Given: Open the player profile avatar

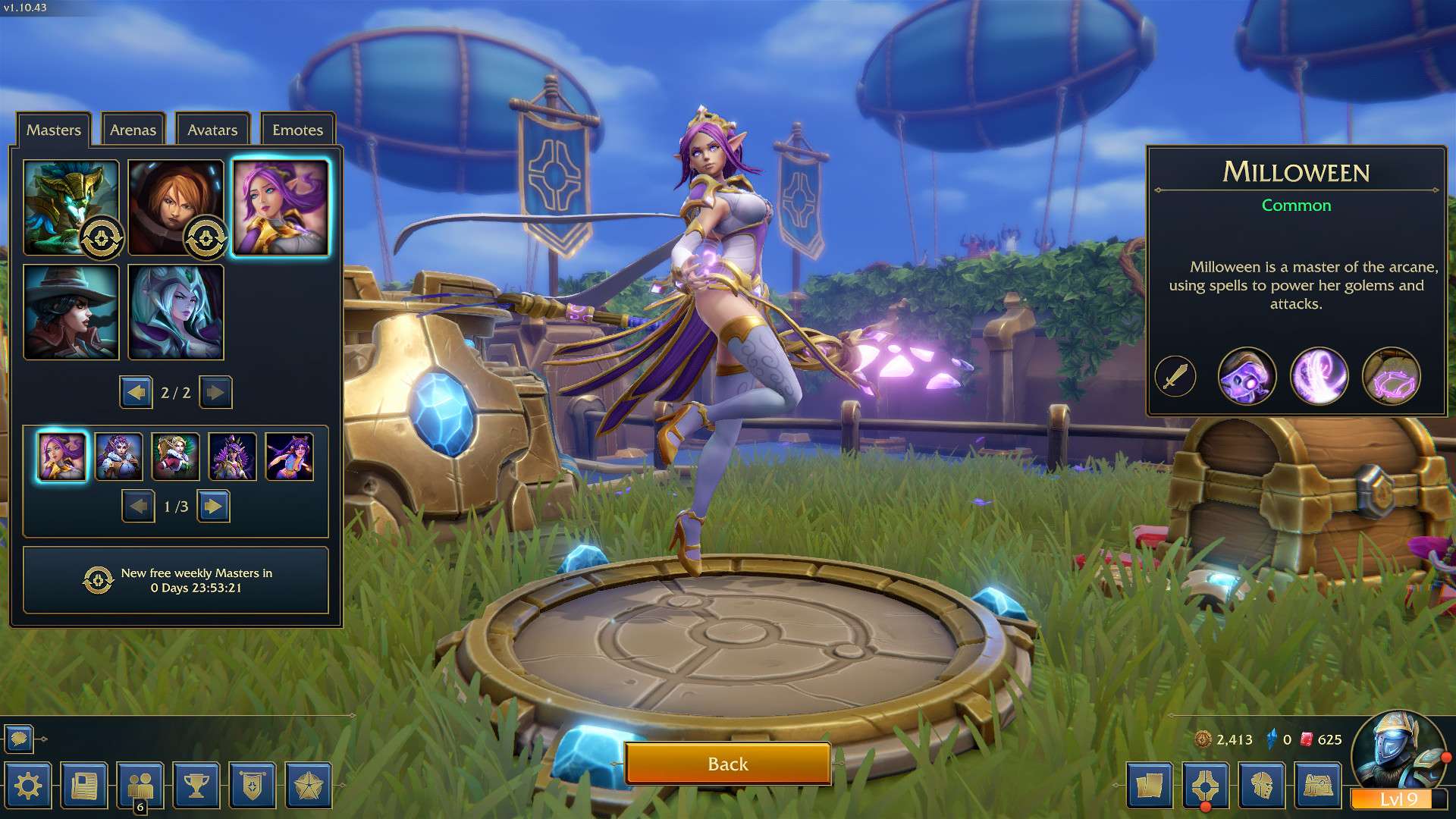Looking at the screenshot, I should click(x=1397, y=751).
